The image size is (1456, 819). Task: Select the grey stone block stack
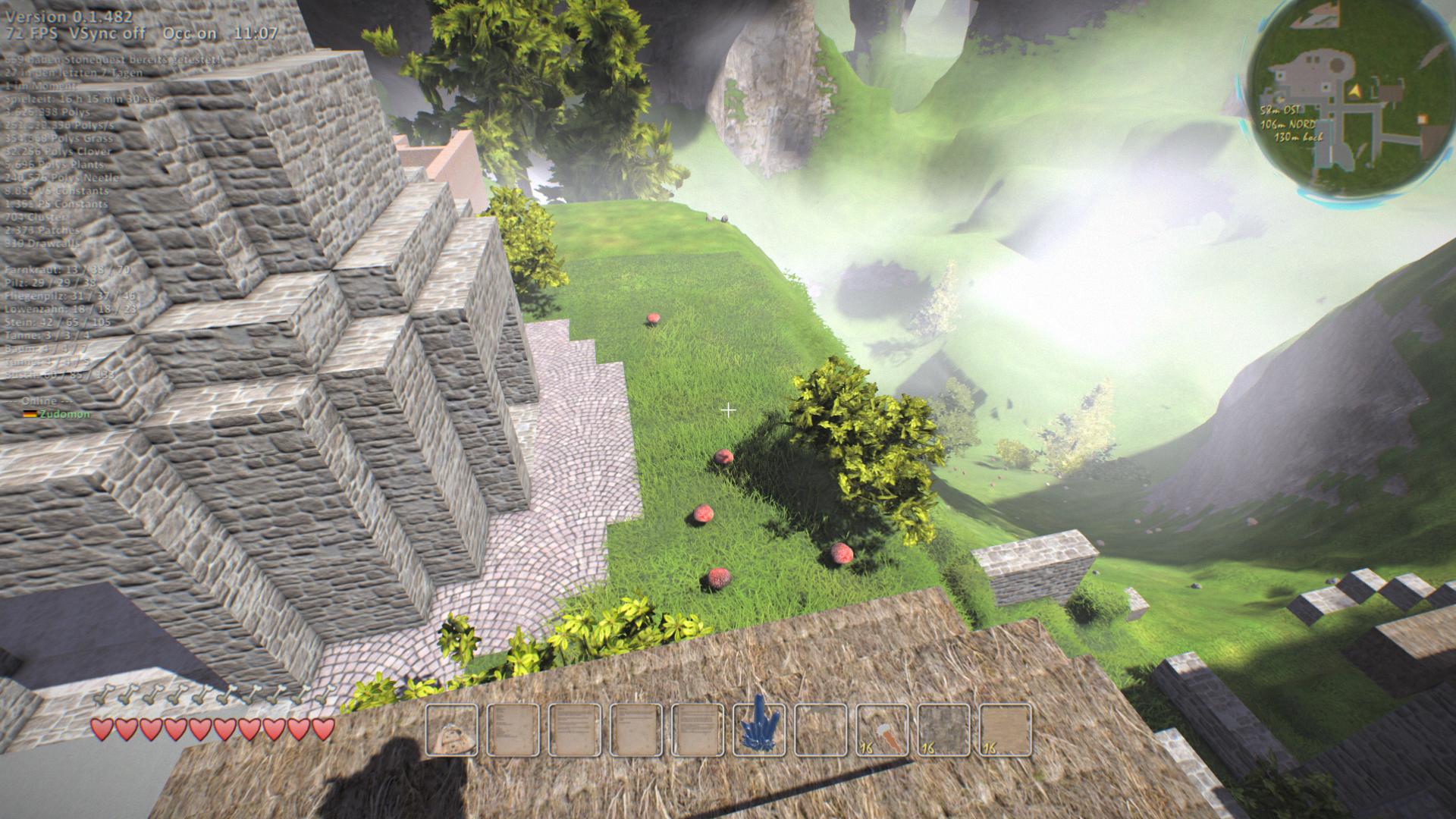tap(943, 730)
